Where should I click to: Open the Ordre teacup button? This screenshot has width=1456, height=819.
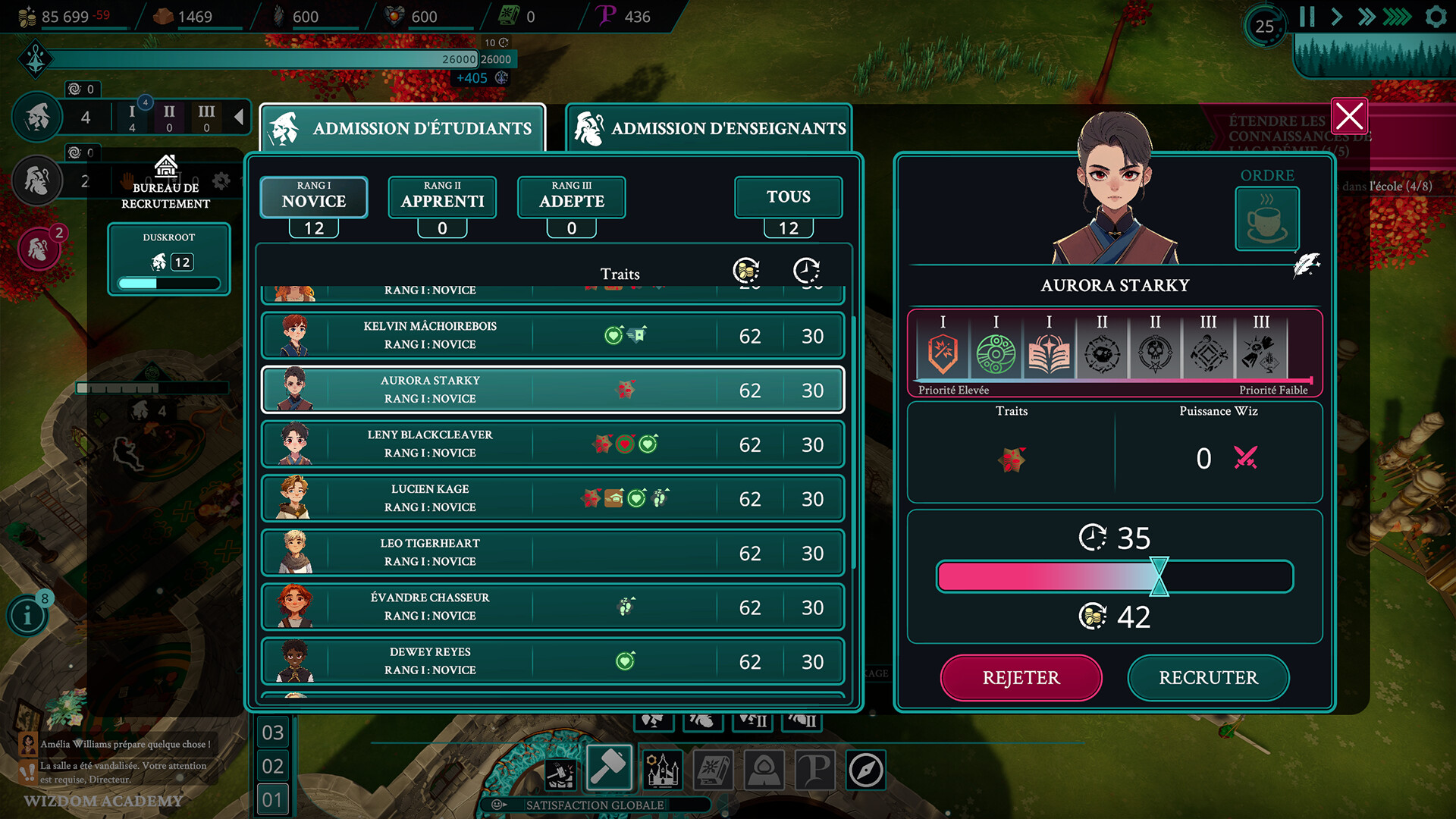[x=1266, y=218]
